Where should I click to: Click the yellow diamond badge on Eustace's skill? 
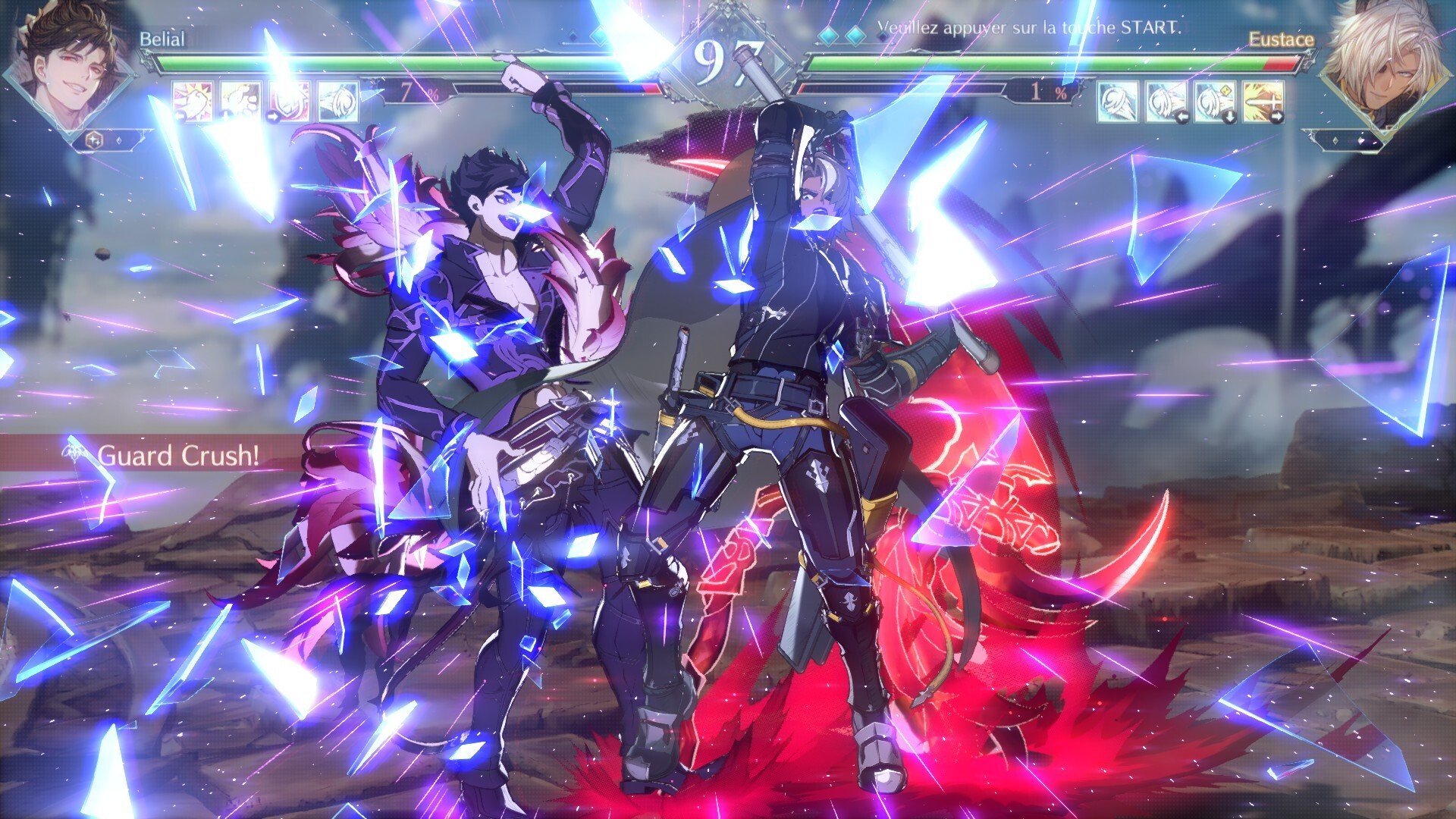pyautogui.click(x=1226, y=89)
